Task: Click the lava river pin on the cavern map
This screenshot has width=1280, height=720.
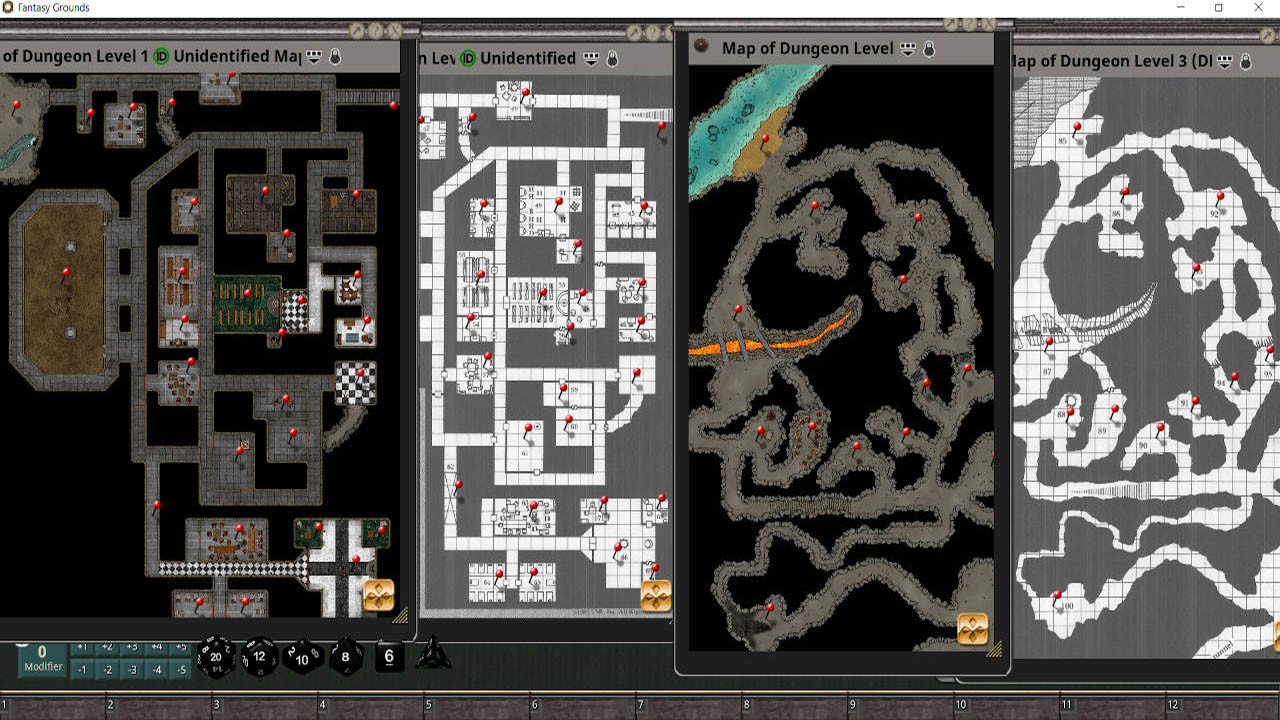Action: click(x=738, y=308)
